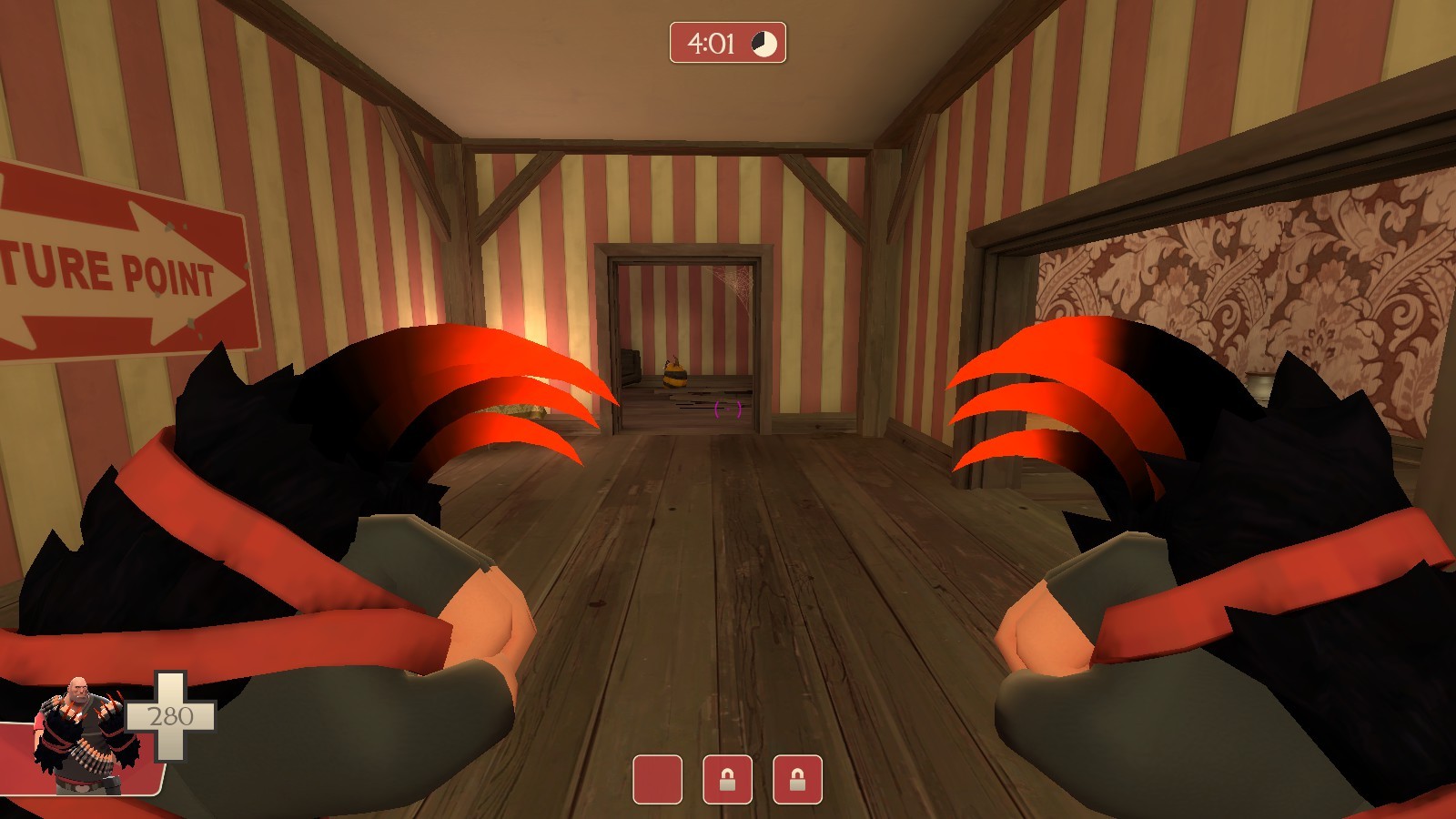Screen dimensions: 1456x819
Task: Click the wooden crate in the back room
Action: tap(632, 369)
